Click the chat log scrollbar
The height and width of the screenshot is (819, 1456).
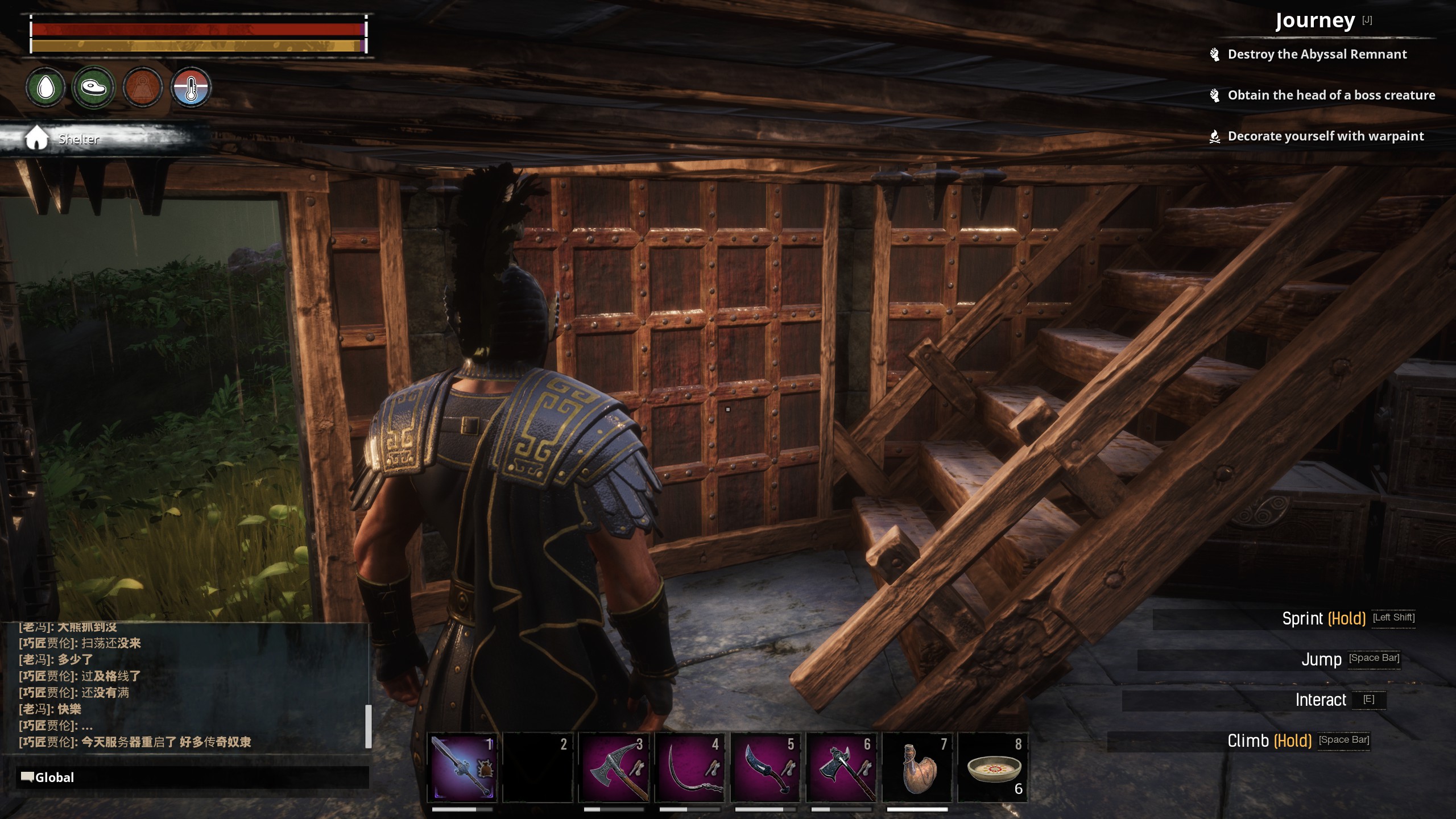pyautogui.click(x=368, y=726)
